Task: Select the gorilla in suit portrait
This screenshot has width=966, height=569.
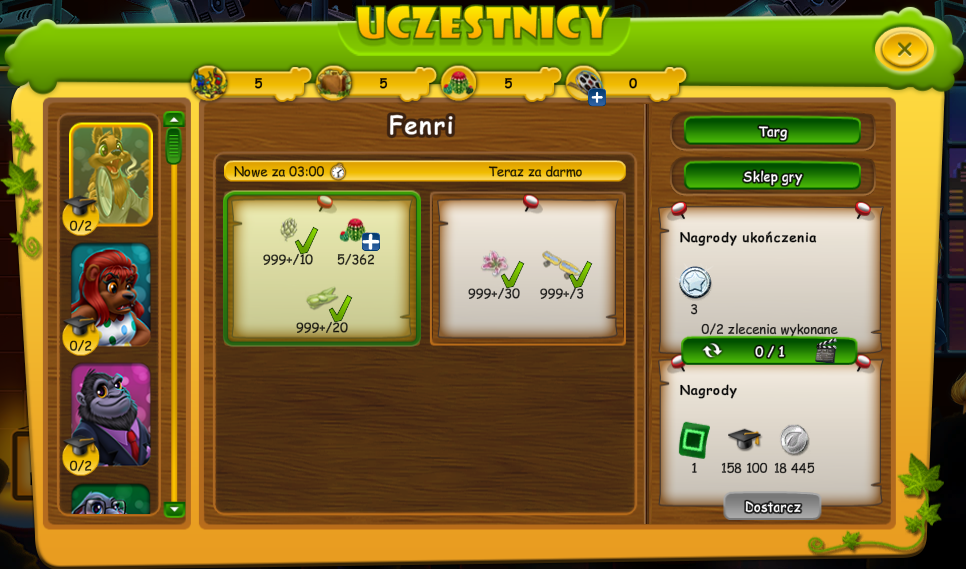Action: (111, 414)
